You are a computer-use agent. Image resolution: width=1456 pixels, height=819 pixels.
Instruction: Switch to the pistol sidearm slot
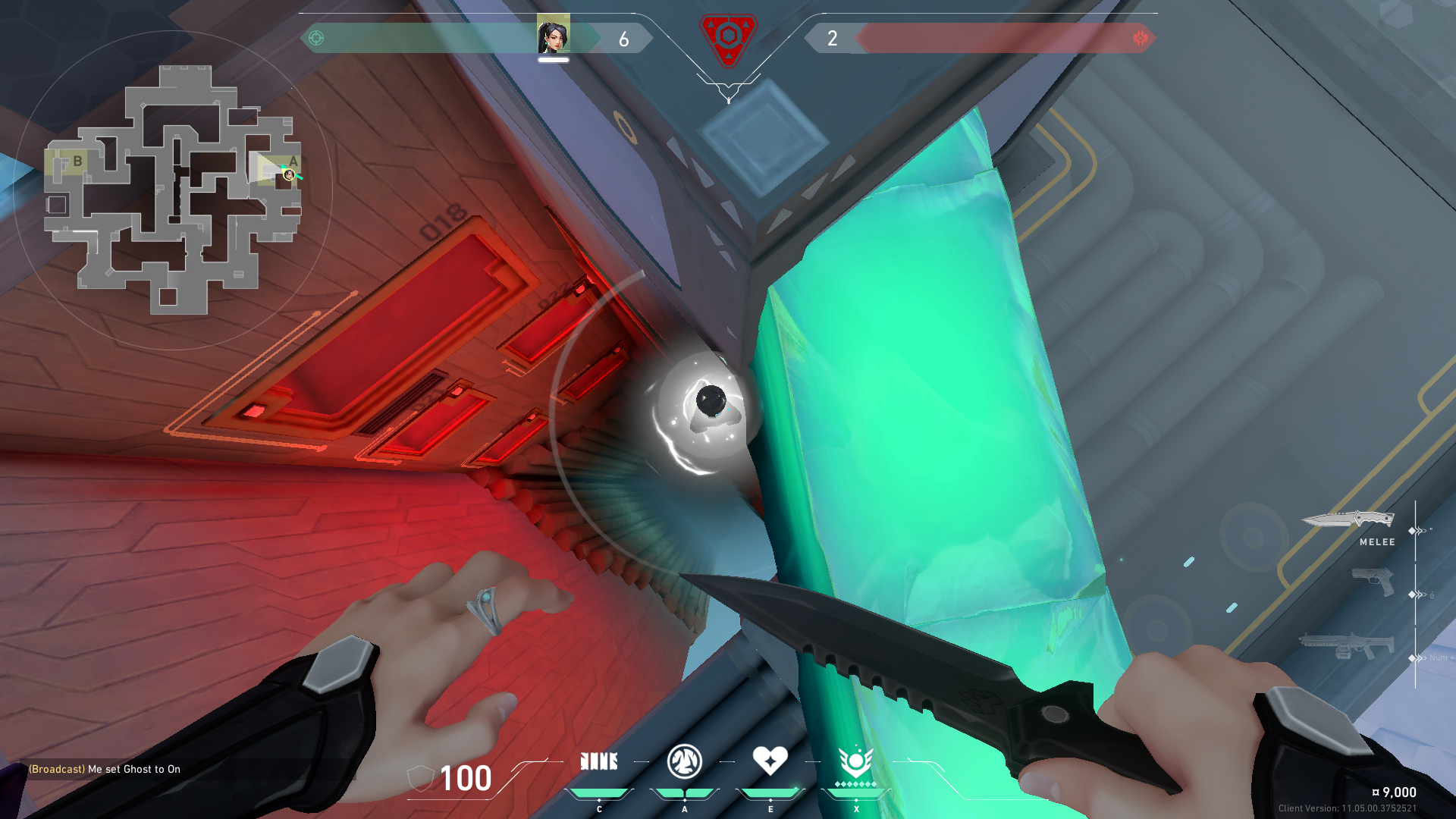tap(1373, 582)
